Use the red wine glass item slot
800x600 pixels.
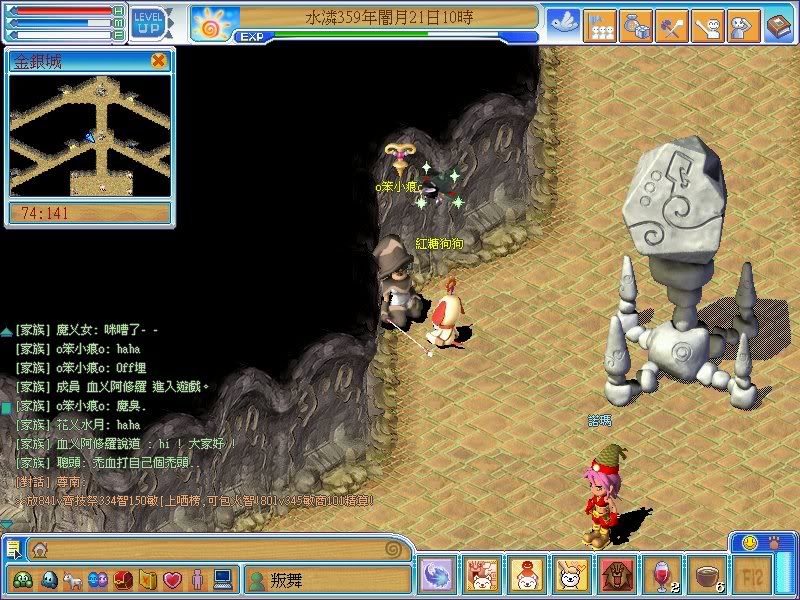coord(662,577)
